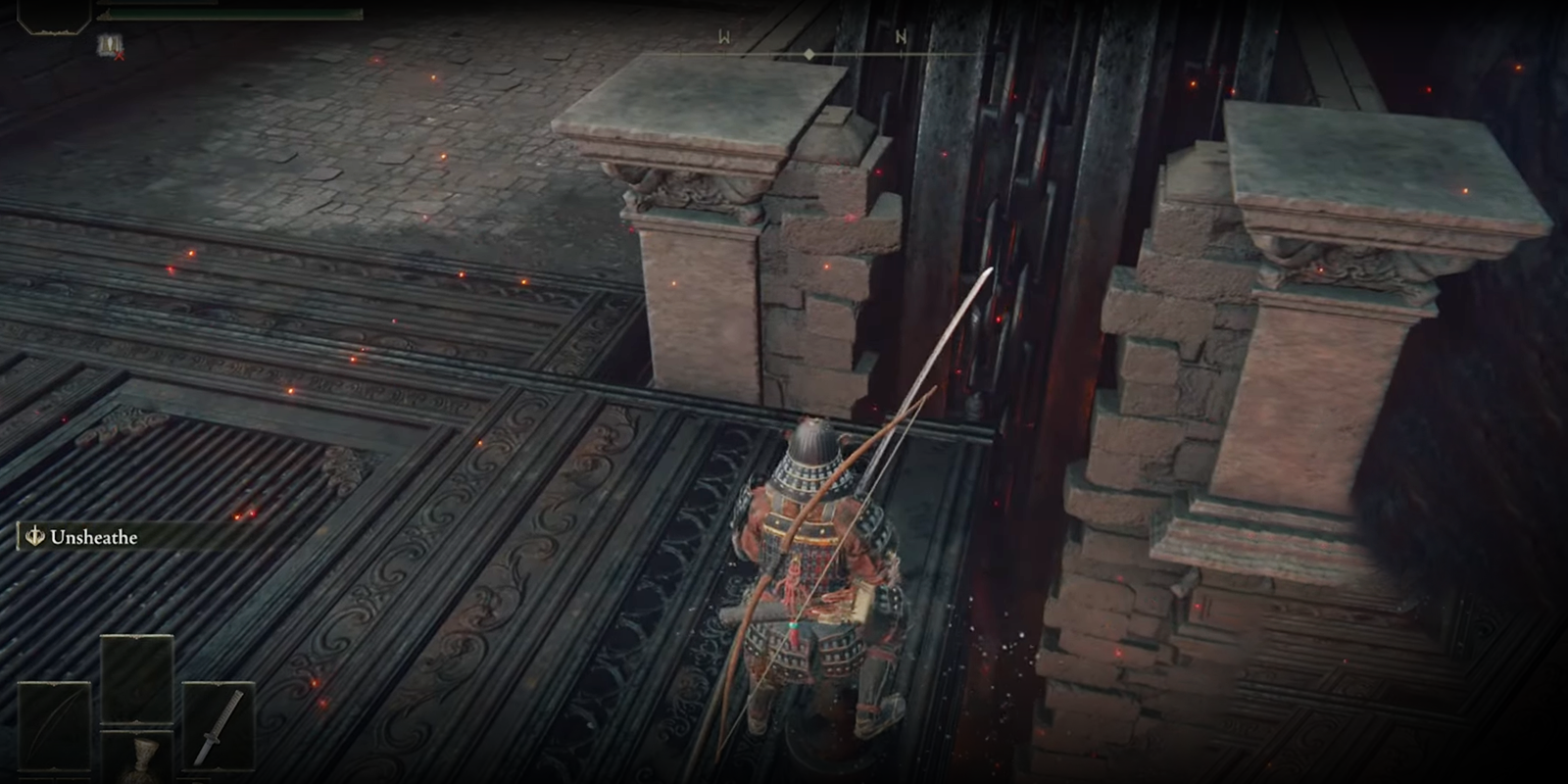Choose the pouch item in the quick slot
Screen dimensions: 1568x784
(140, 759)
